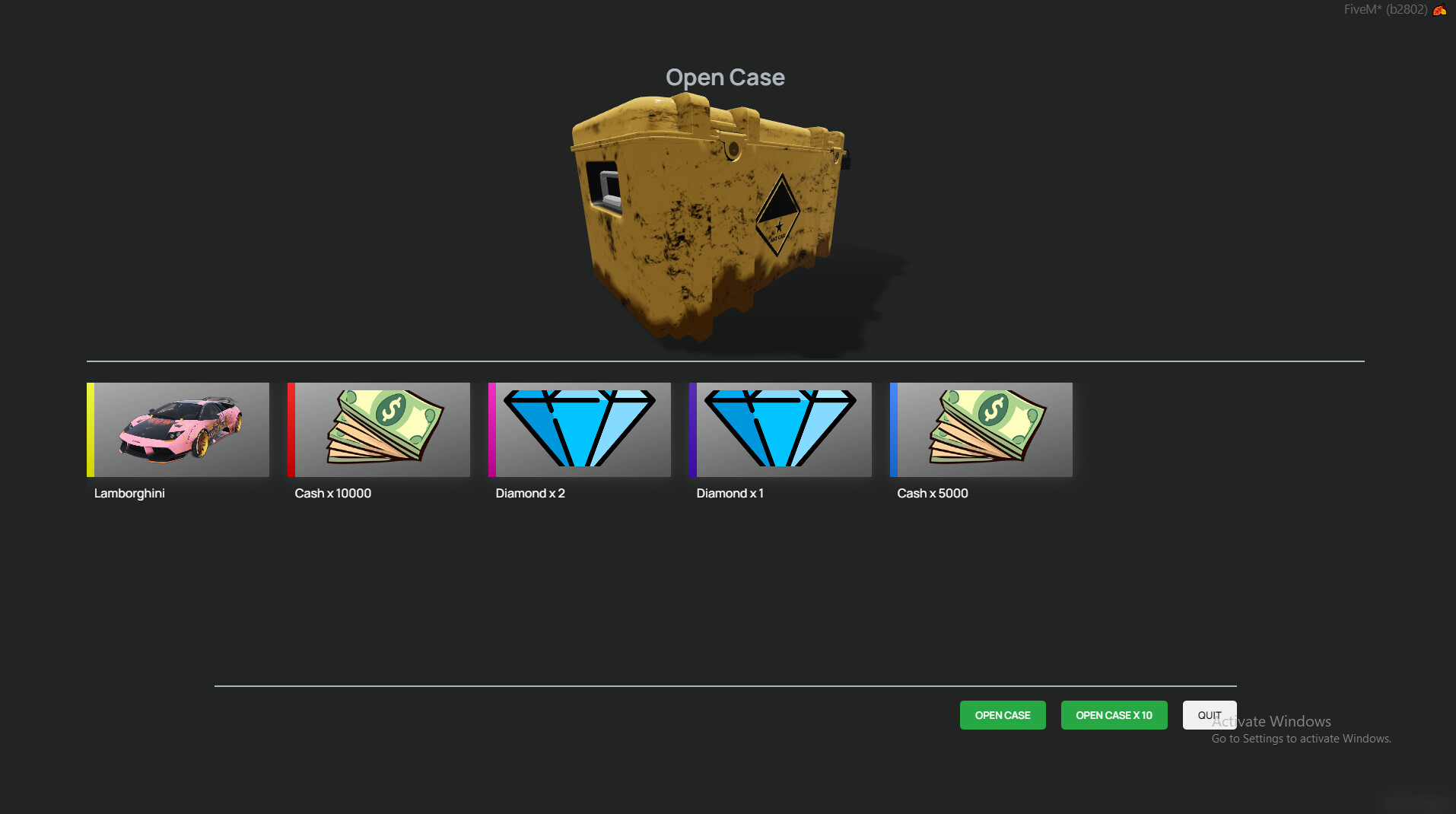Select the Cash x 5000 reward thumbnail
Viewport: 1456px width, 814px height.
click(x=981, y=429)
